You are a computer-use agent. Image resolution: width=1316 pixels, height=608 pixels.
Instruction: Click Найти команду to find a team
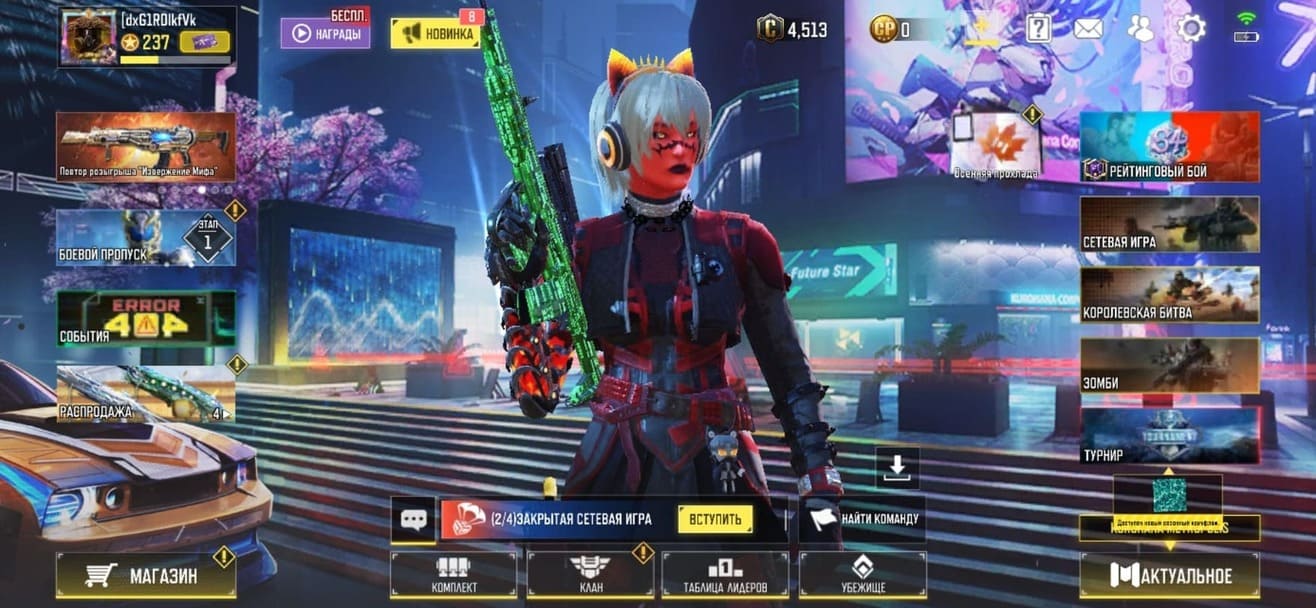click(862, 519)
